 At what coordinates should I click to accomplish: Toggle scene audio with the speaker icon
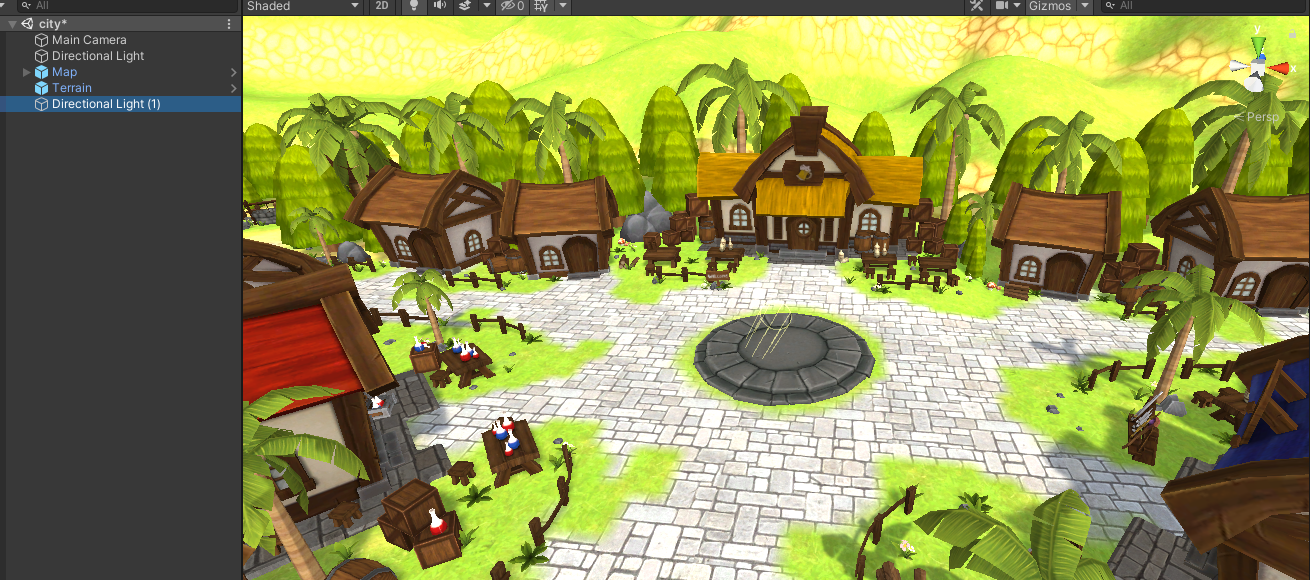439,6
